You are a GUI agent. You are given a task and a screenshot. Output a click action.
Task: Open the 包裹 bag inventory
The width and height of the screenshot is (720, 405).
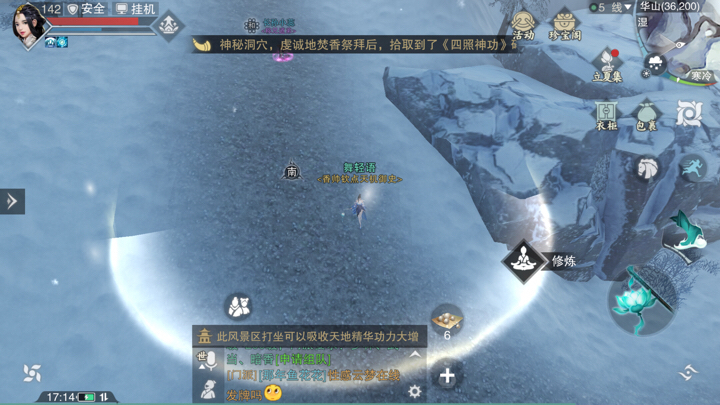coord(647,115)
